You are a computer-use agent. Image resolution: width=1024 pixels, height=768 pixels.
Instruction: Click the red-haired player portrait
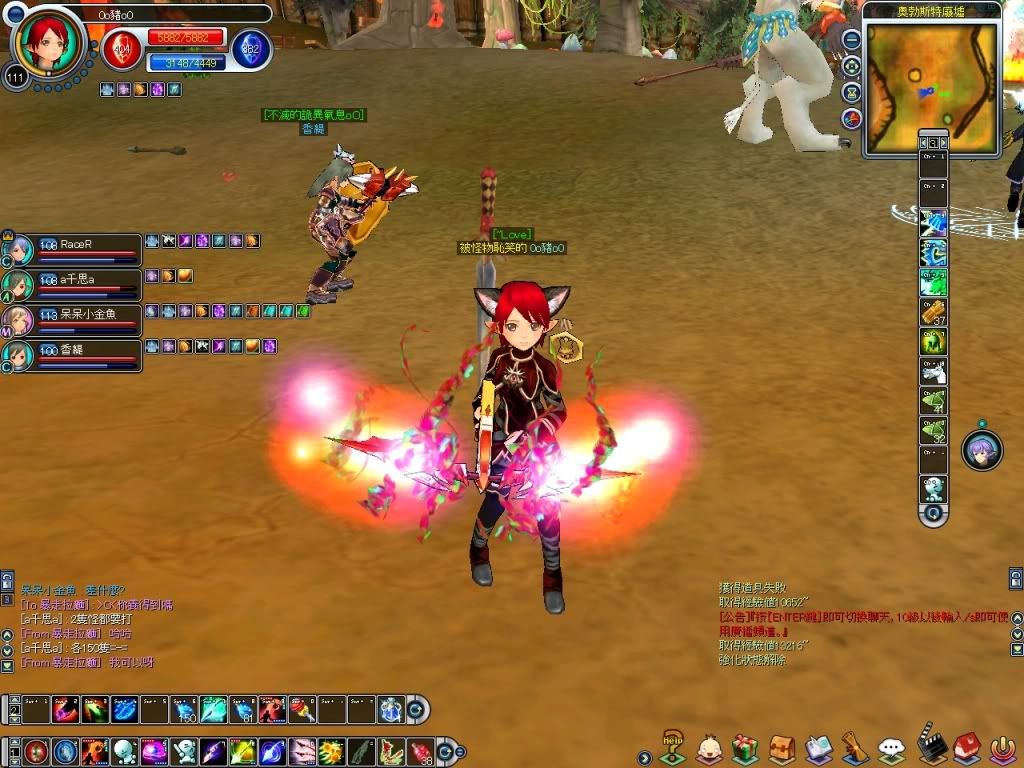[x=48, y=42]
